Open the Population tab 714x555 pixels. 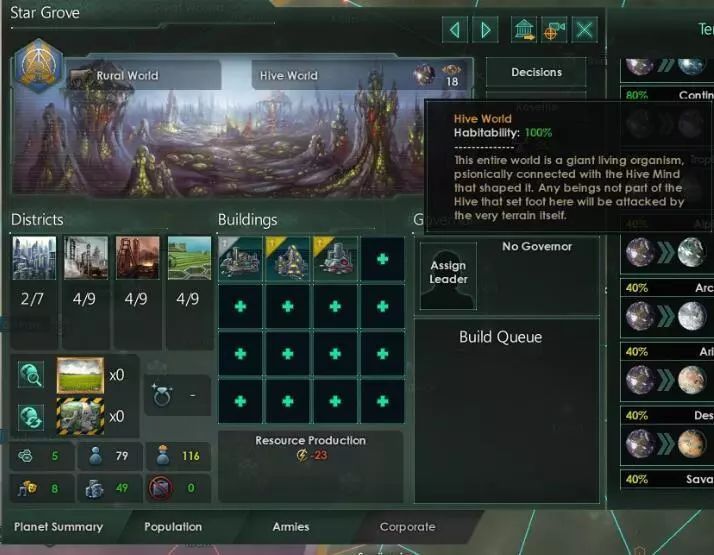(173, 527)
